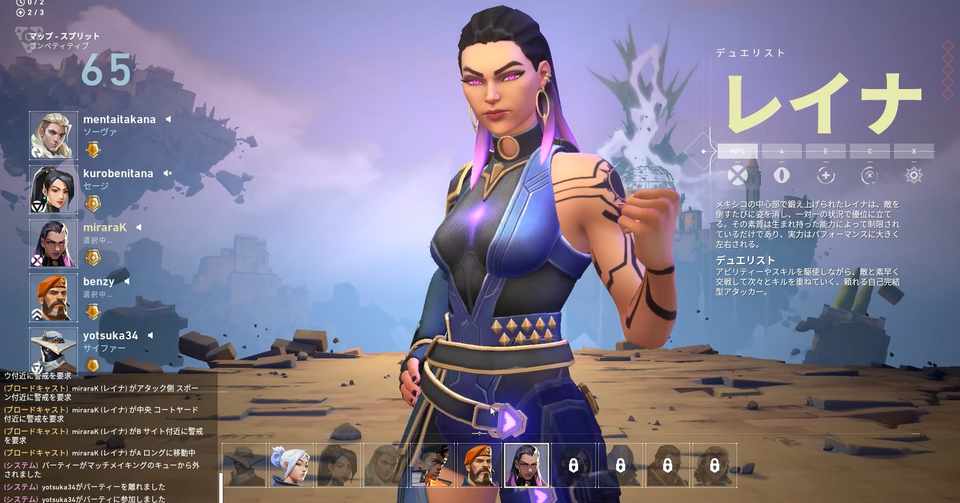Mute kurobenitana's voice speaker icon
This screenshot has height=503, width=960.
click(x=165, y=173)
